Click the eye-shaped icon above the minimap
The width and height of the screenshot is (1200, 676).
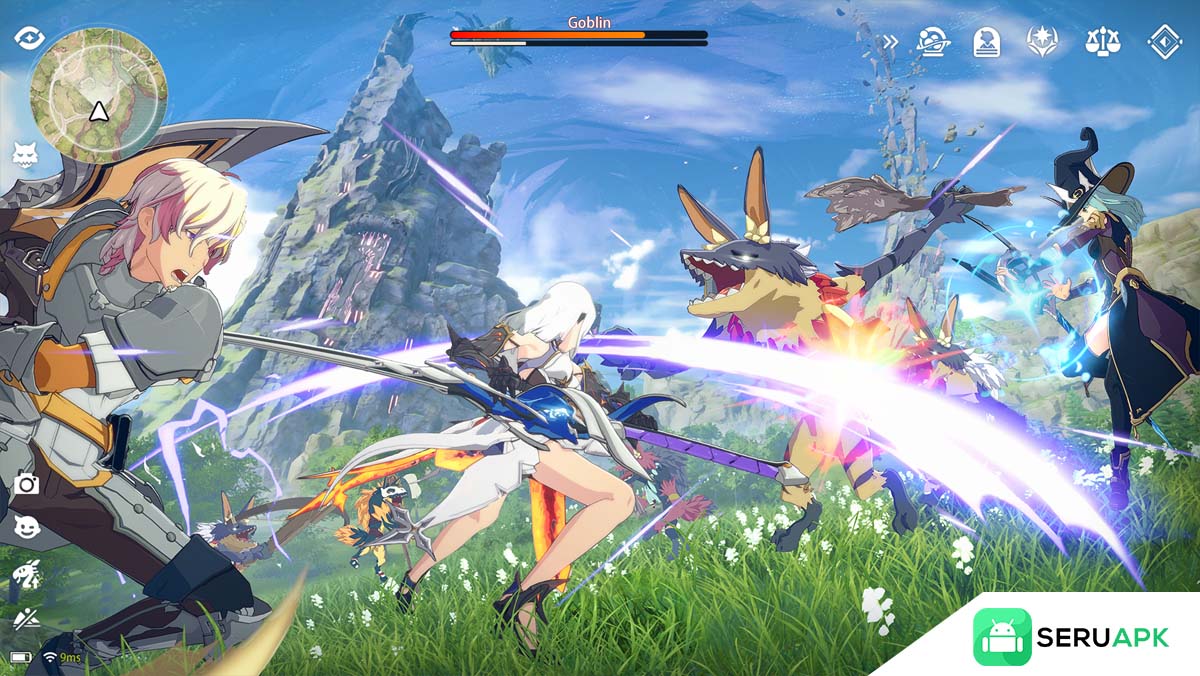pos(29,38)
